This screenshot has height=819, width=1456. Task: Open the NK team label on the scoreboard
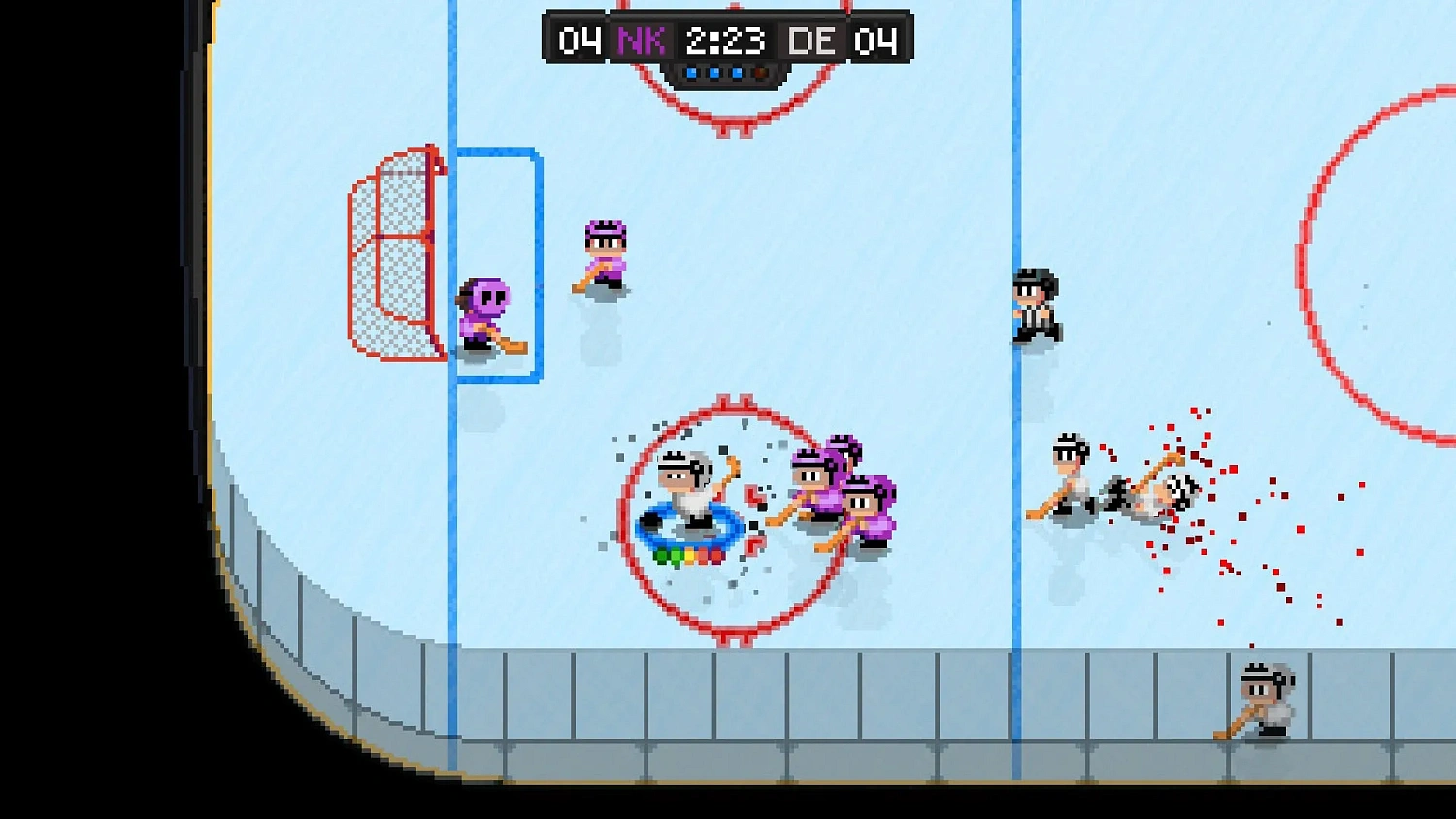pos(640,41)
